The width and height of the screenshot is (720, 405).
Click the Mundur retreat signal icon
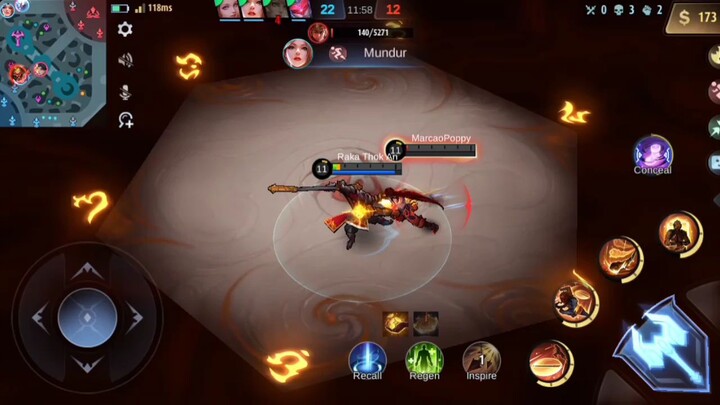(x=338, y=53)
